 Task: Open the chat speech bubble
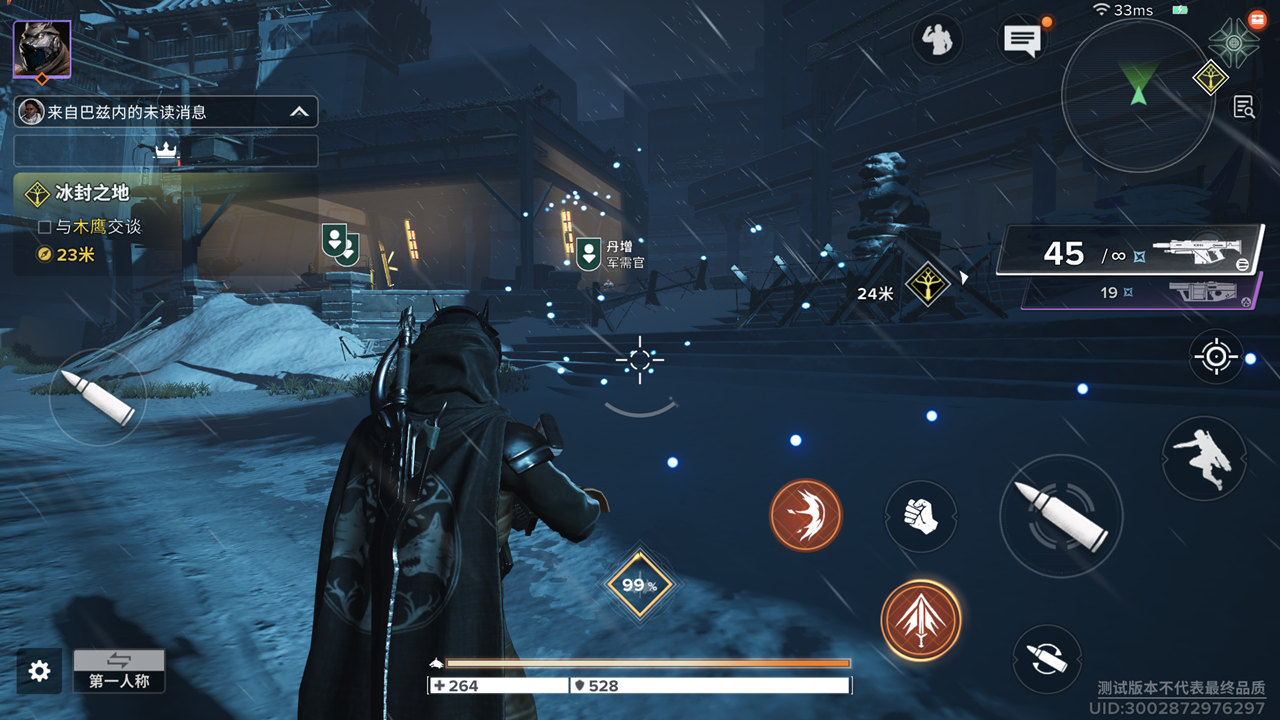coord(1022,40)
